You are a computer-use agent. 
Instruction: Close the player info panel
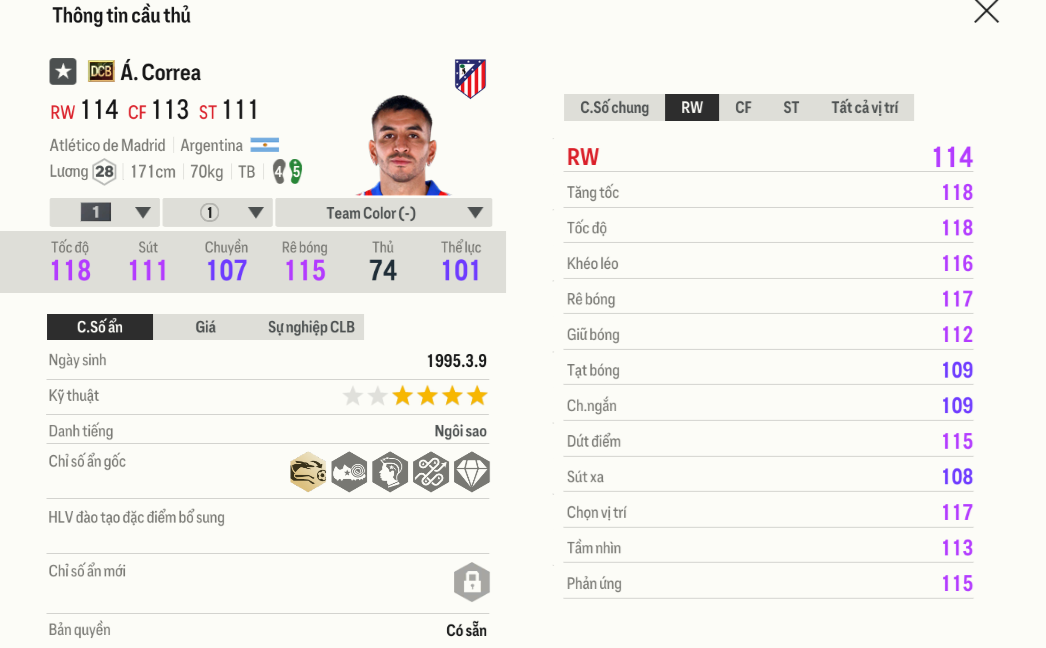point(986,11)
